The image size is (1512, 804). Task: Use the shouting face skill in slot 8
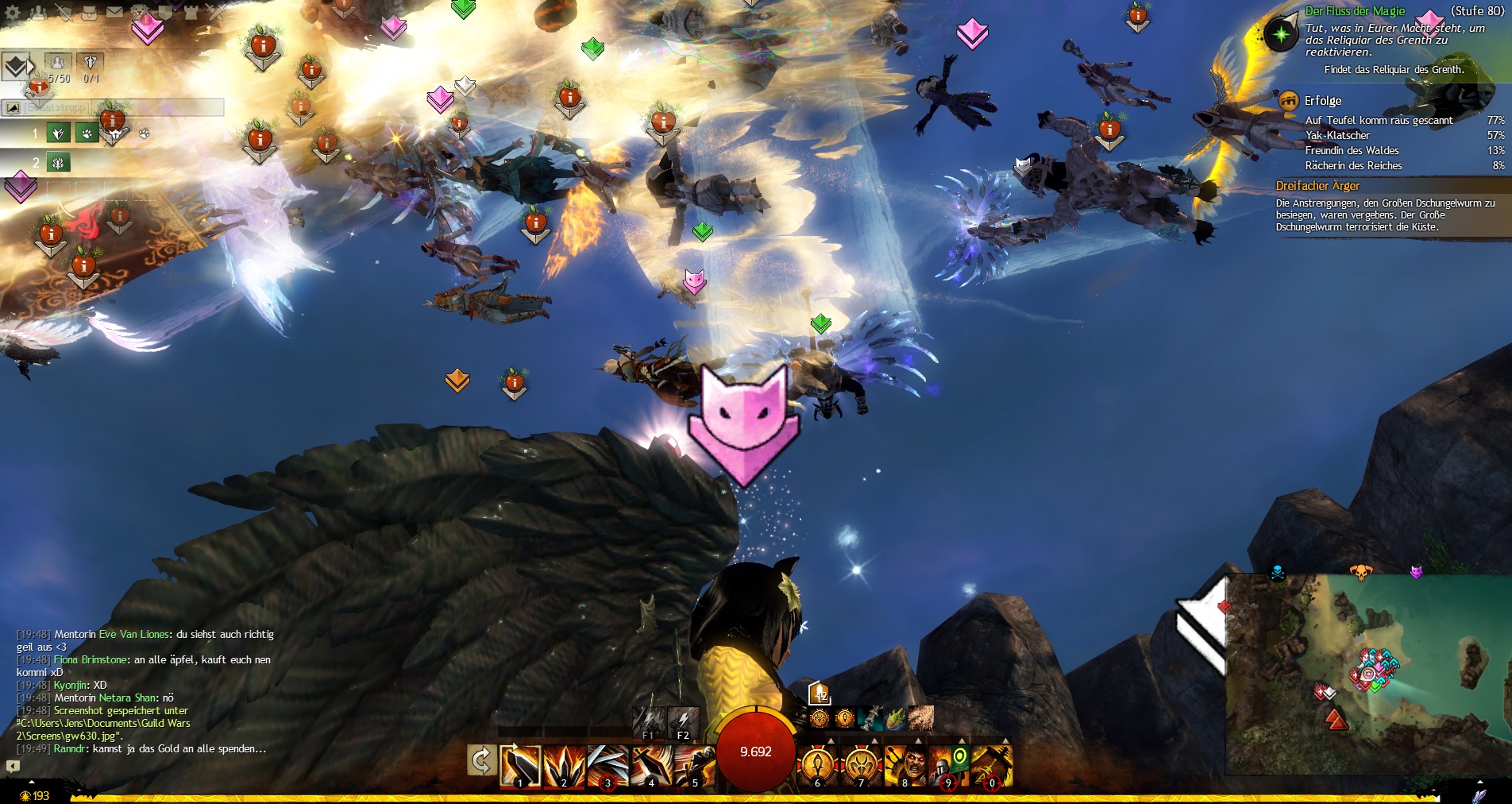[x=904, y=766]
